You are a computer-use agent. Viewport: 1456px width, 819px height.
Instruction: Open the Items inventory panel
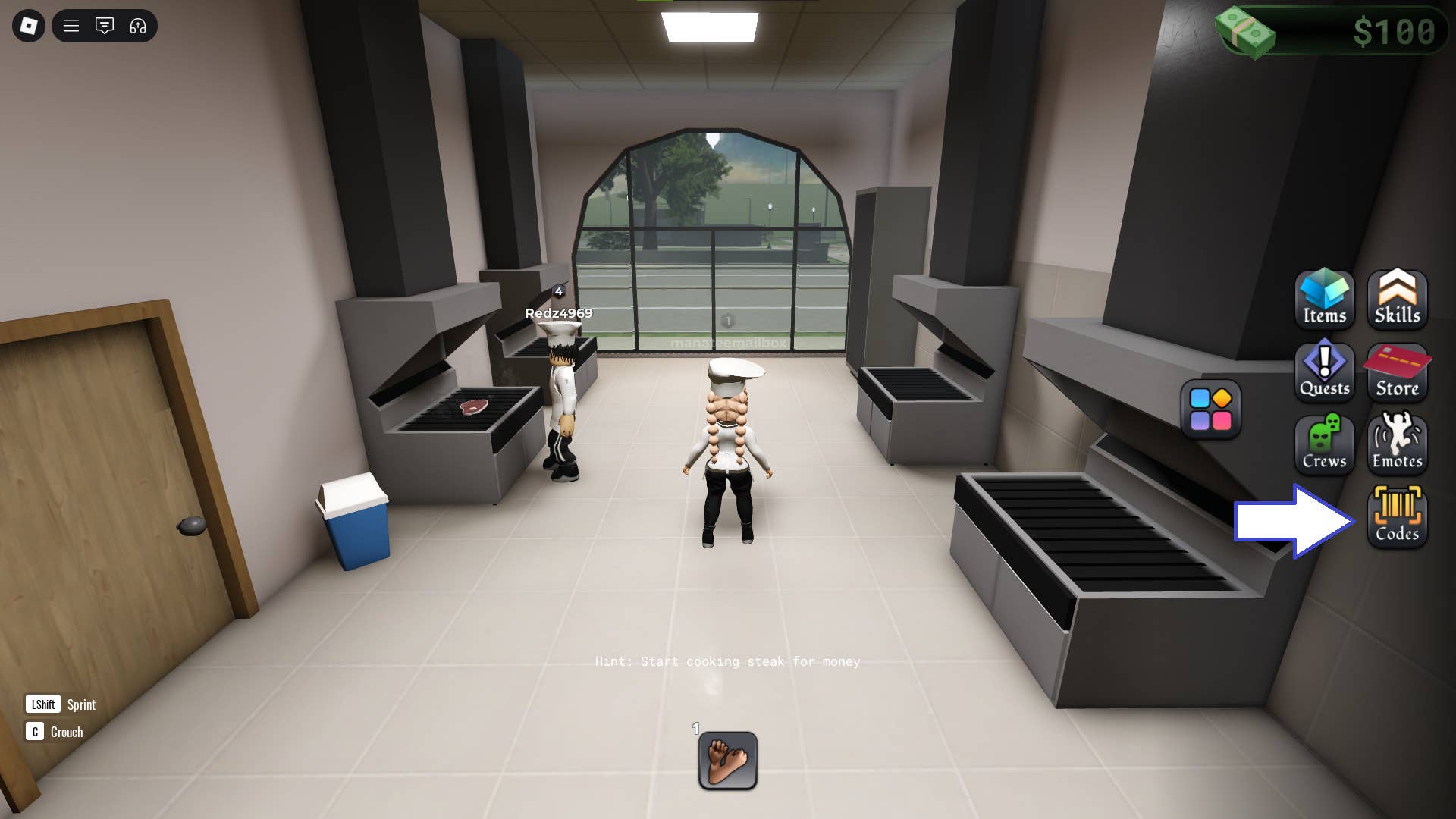[x=1324, y=300]
